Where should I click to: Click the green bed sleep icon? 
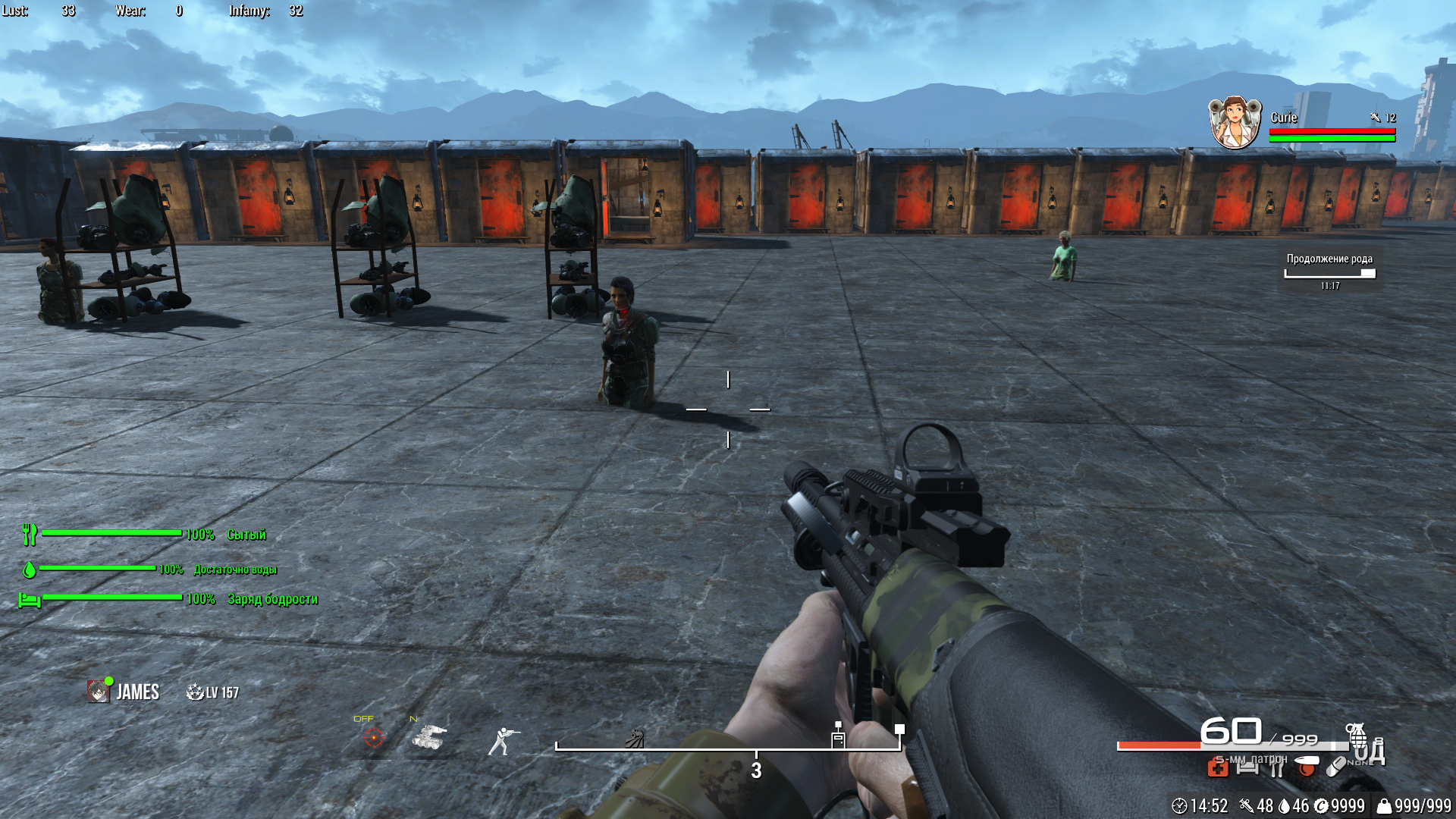[x=30, y=600]
